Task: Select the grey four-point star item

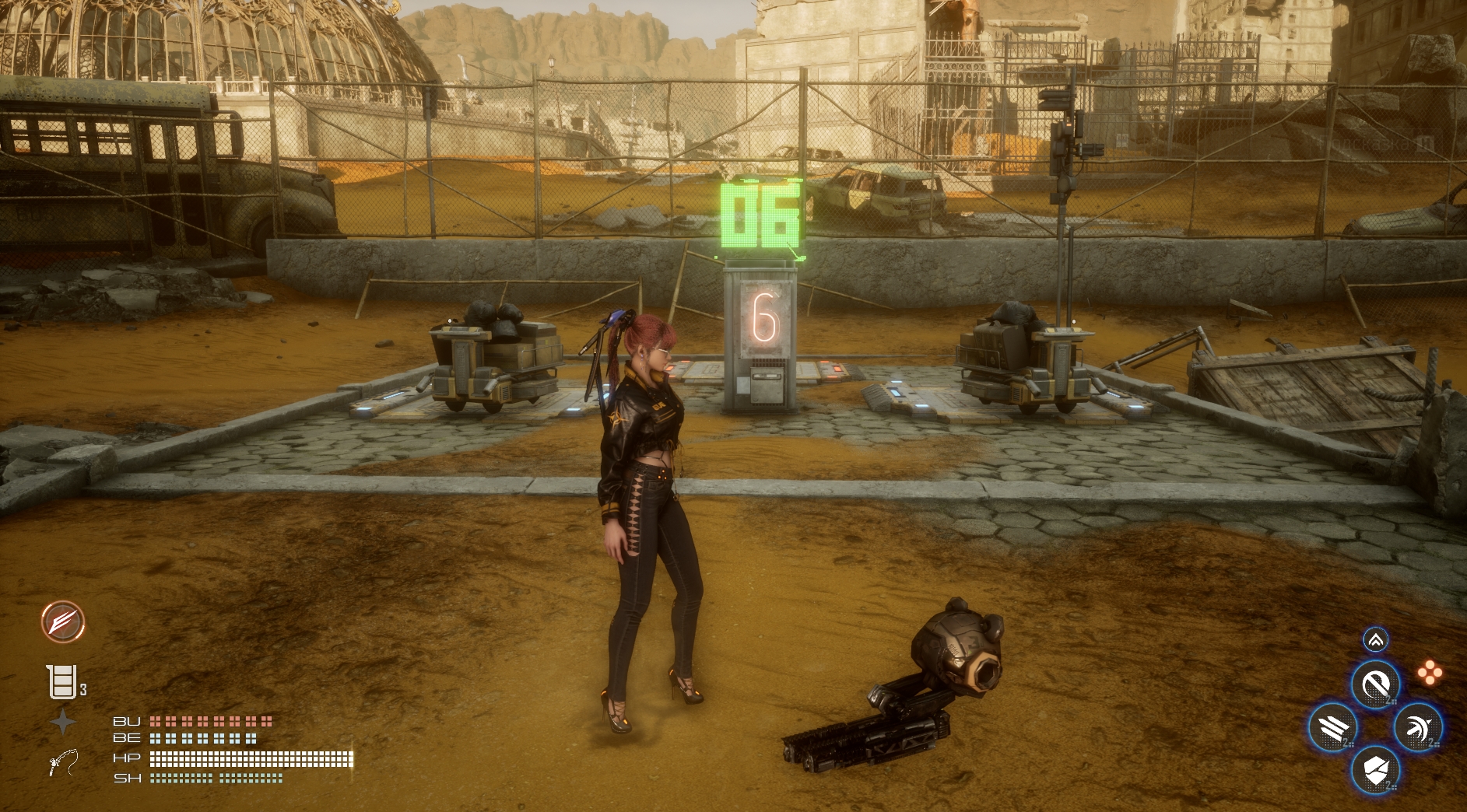Action: pos(63,723)
